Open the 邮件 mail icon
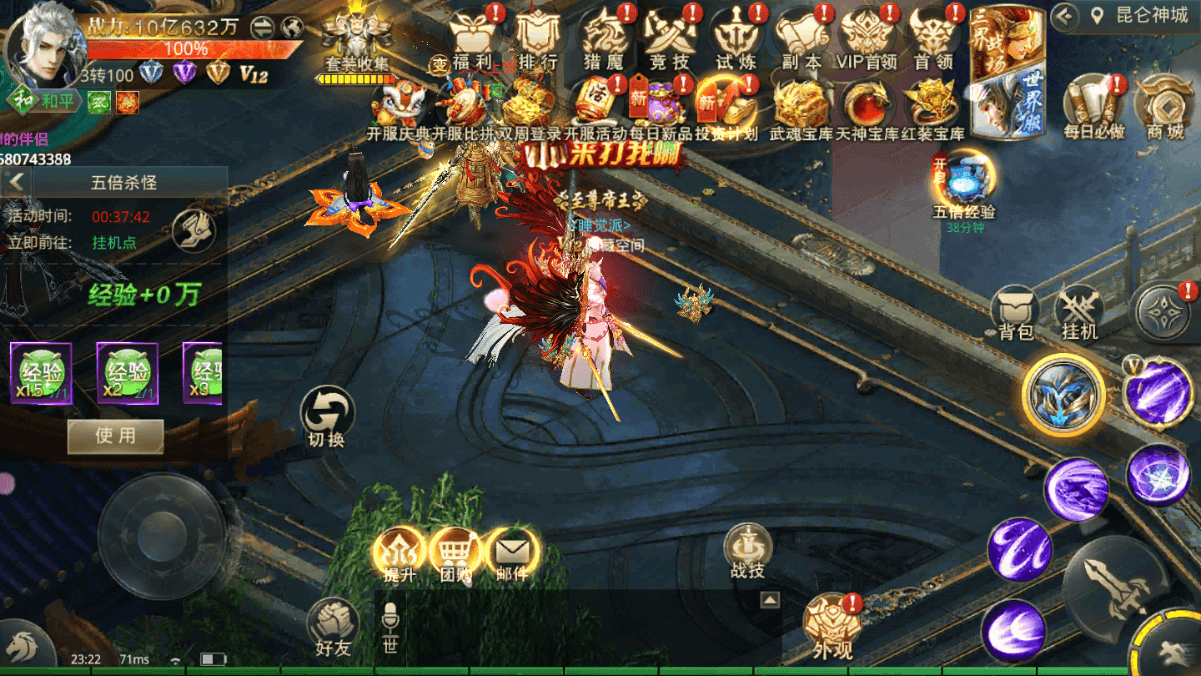The height and width of the screenshot is (676, 1201). tap(512, 554)
